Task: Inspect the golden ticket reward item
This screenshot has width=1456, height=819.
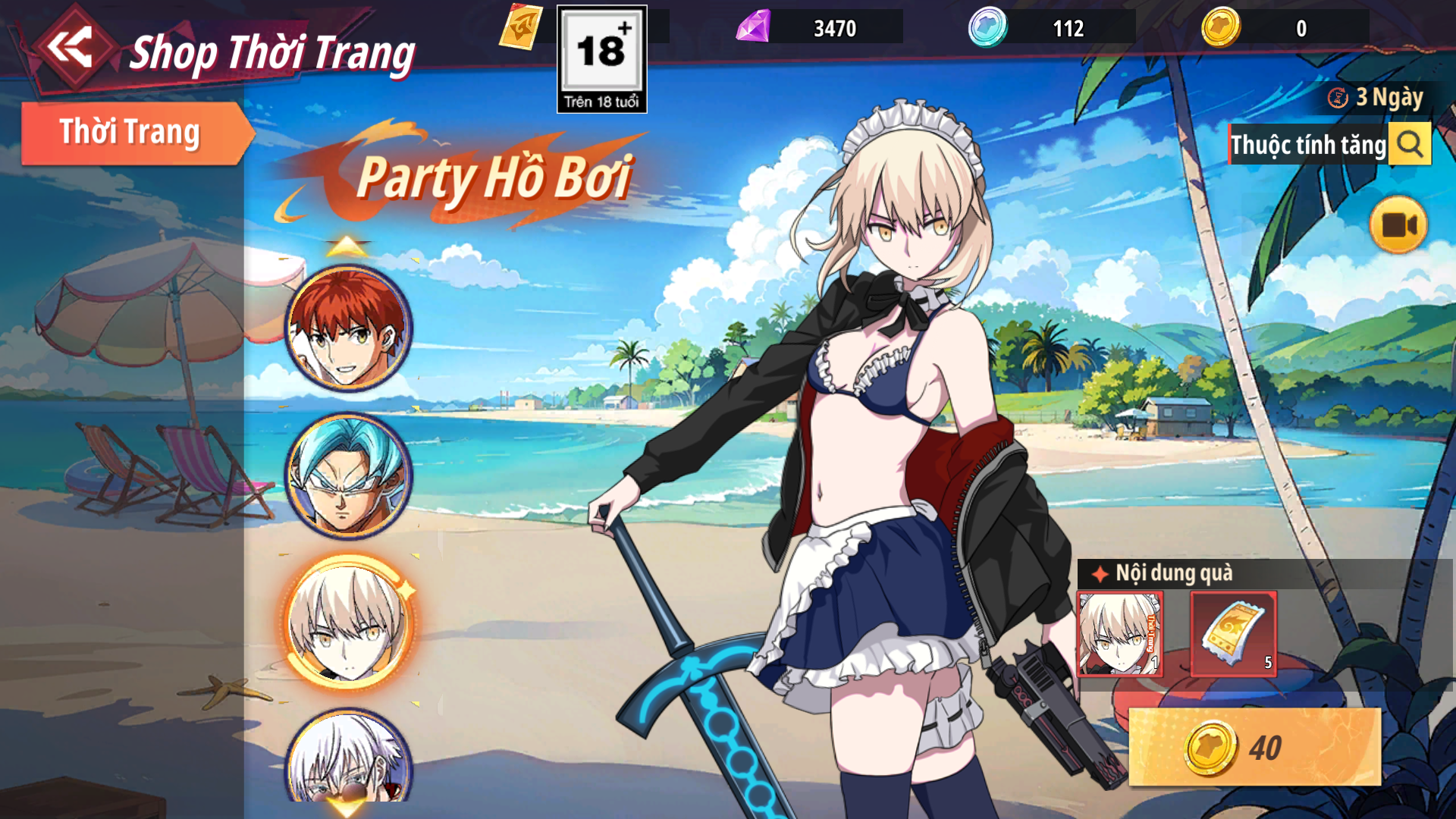Action: point(1234,634)
